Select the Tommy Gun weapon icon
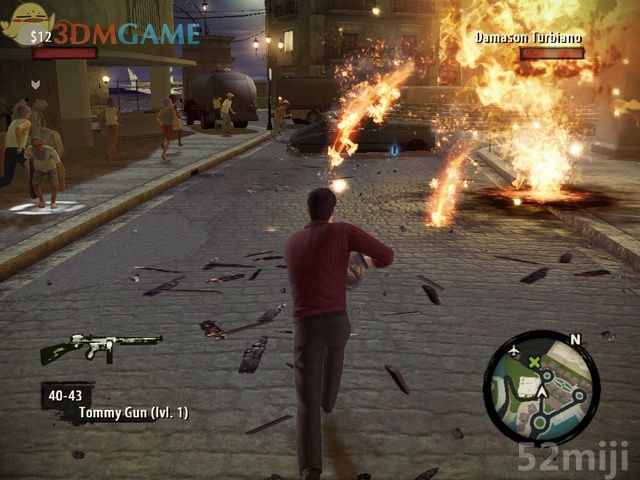This screenshot has height=480, width=640. 100,347
